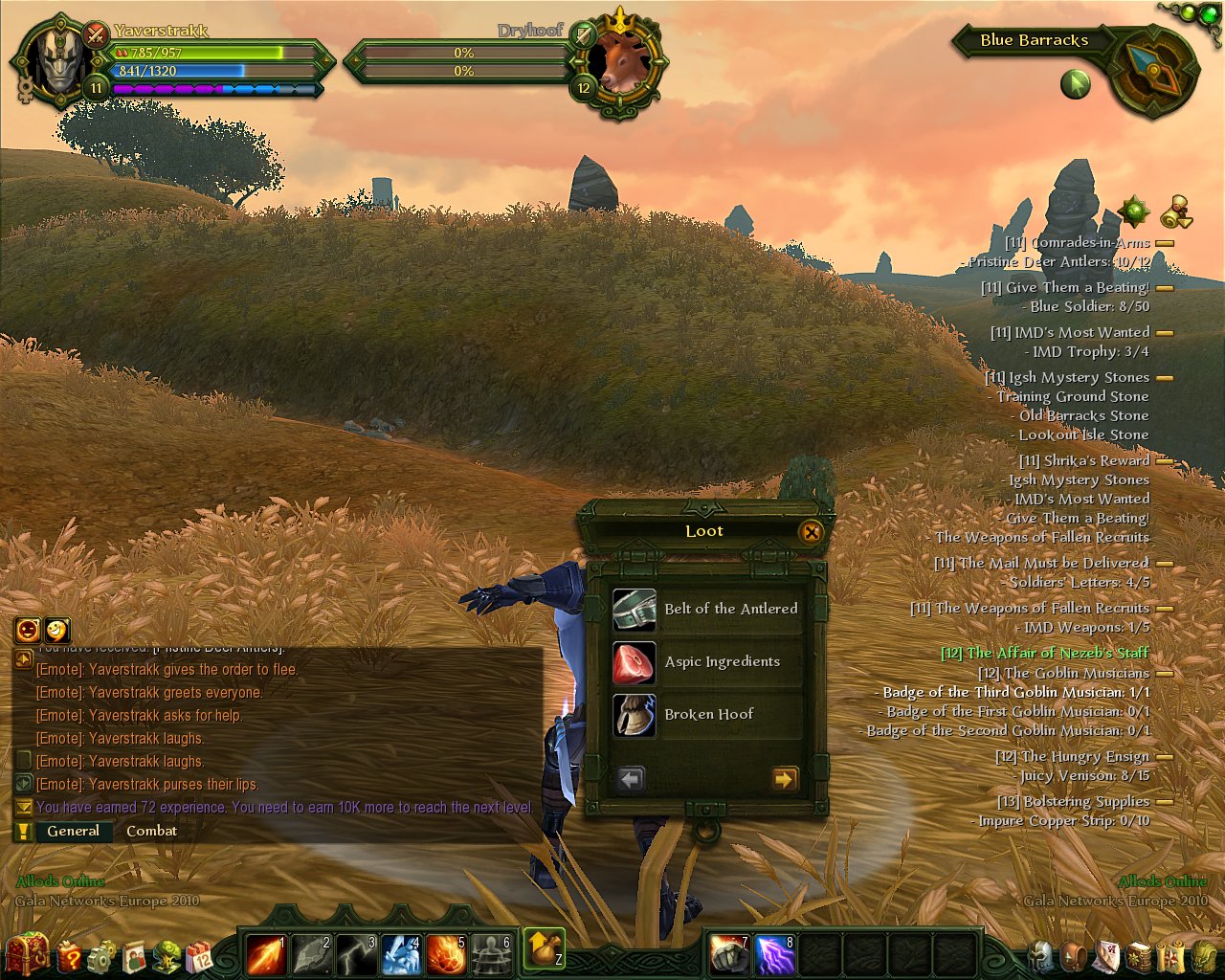Take the Belt of the Antlered
Viewport: 1225px width, 980px height.
[706, 610]
